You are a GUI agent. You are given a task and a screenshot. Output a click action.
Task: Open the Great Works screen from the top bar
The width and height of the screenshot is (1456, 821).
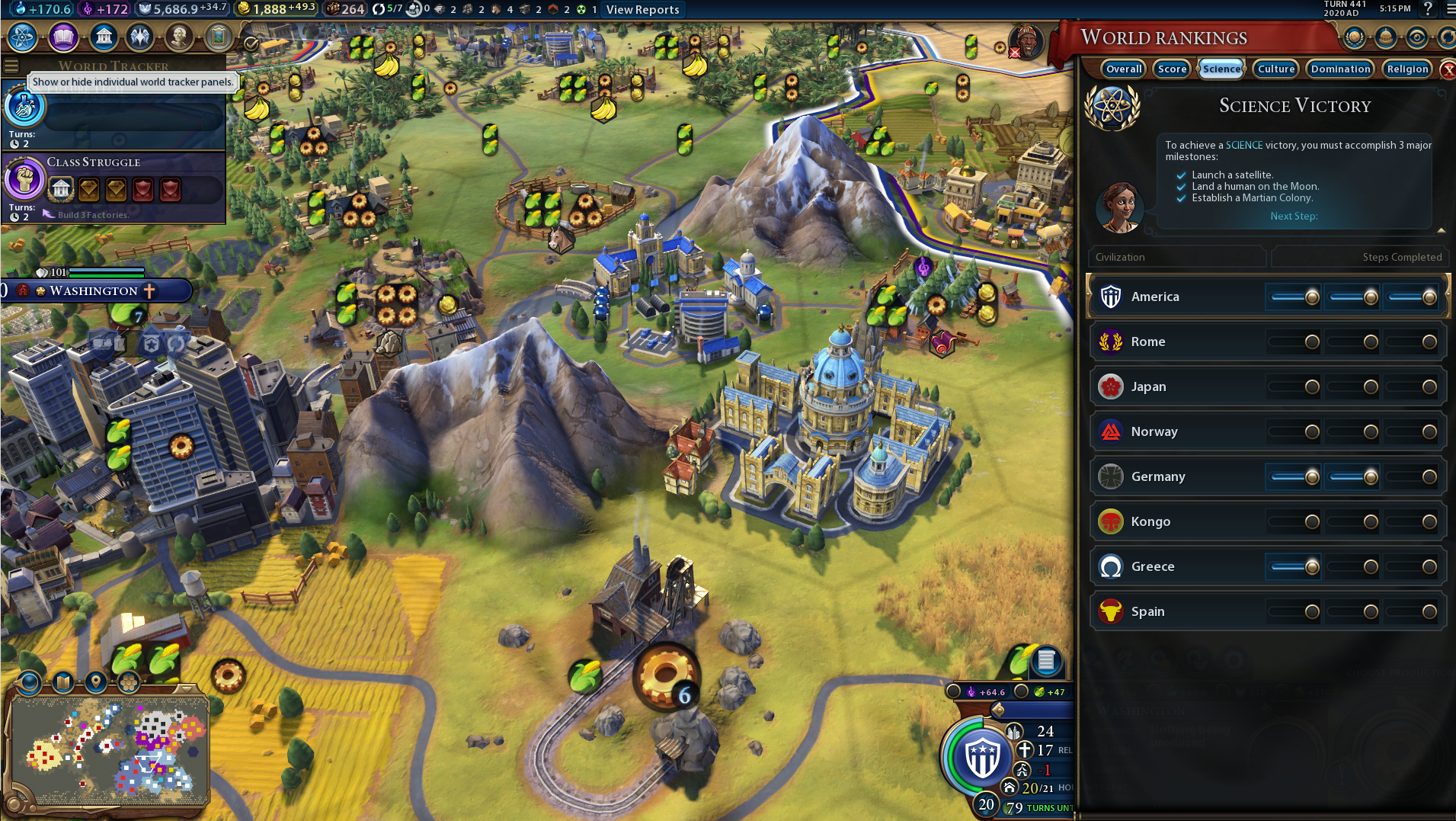(x=221, y=37)
